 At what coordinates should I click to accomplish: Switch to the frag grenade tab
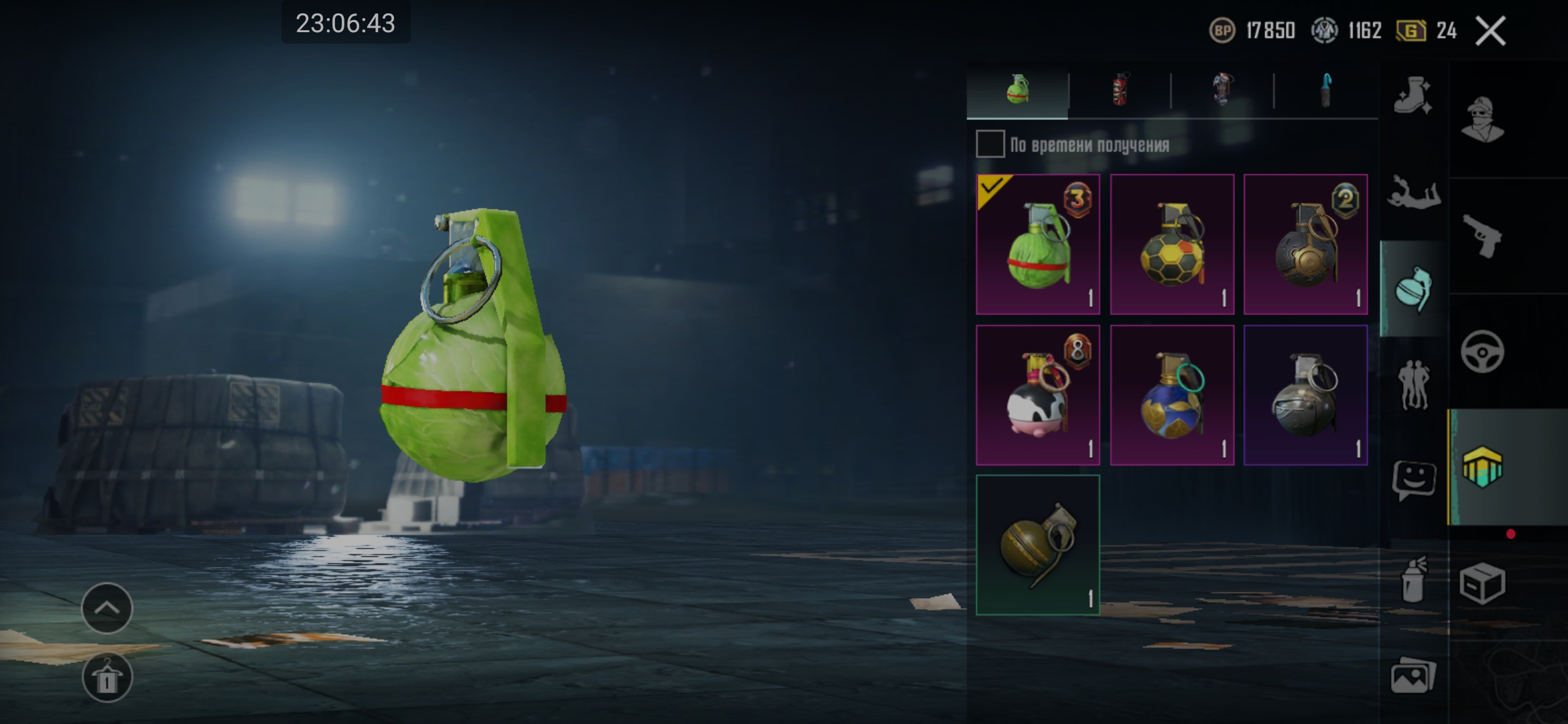pyautogui.click(x=1017, y=90)
